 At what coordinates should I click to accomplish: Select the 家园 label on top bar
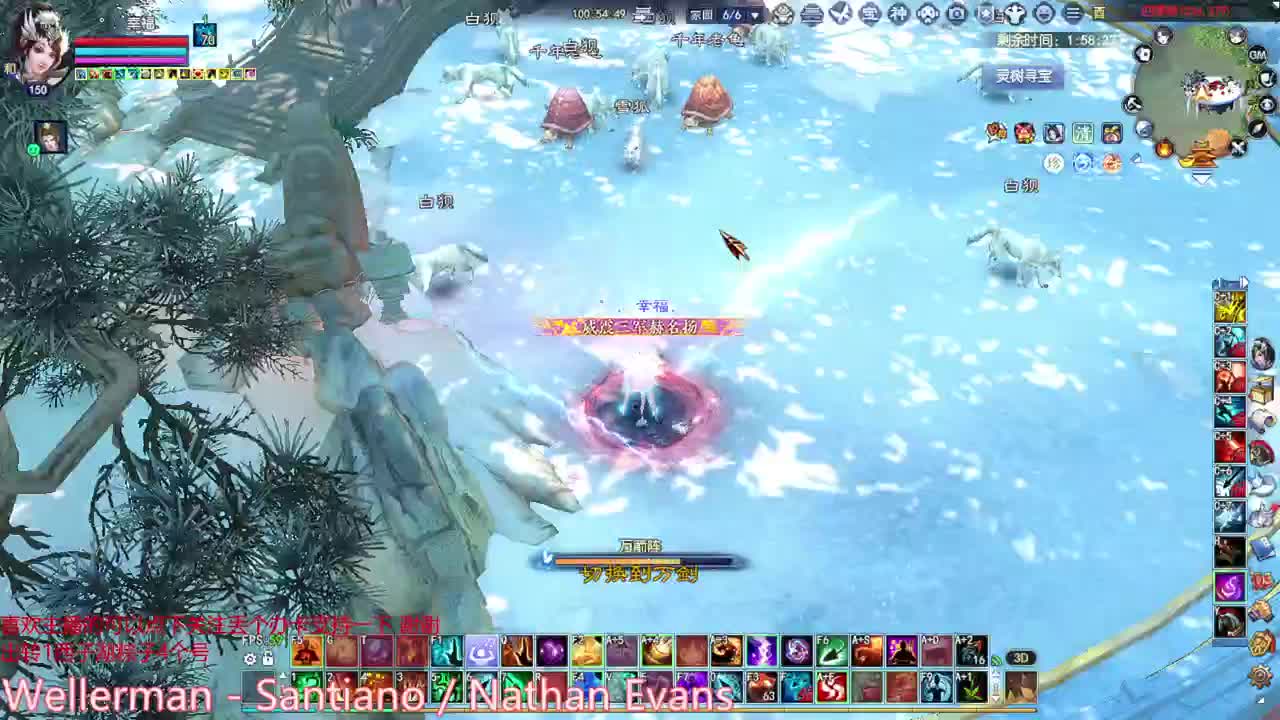pyautogui.click(x=701, y=15)
